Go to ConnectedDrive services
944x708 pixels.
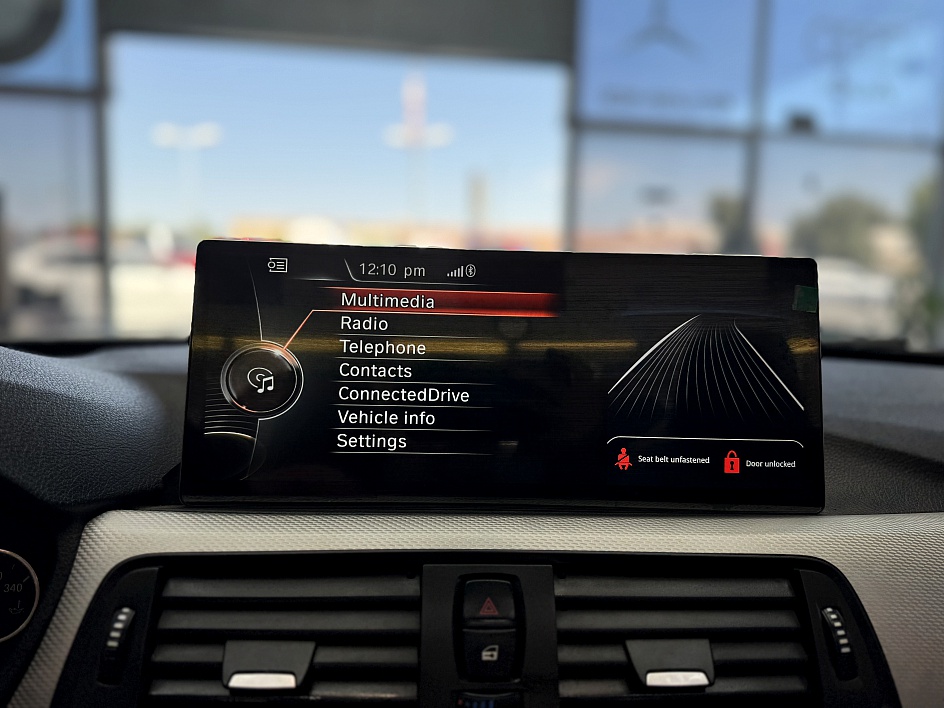coord(403,395)
